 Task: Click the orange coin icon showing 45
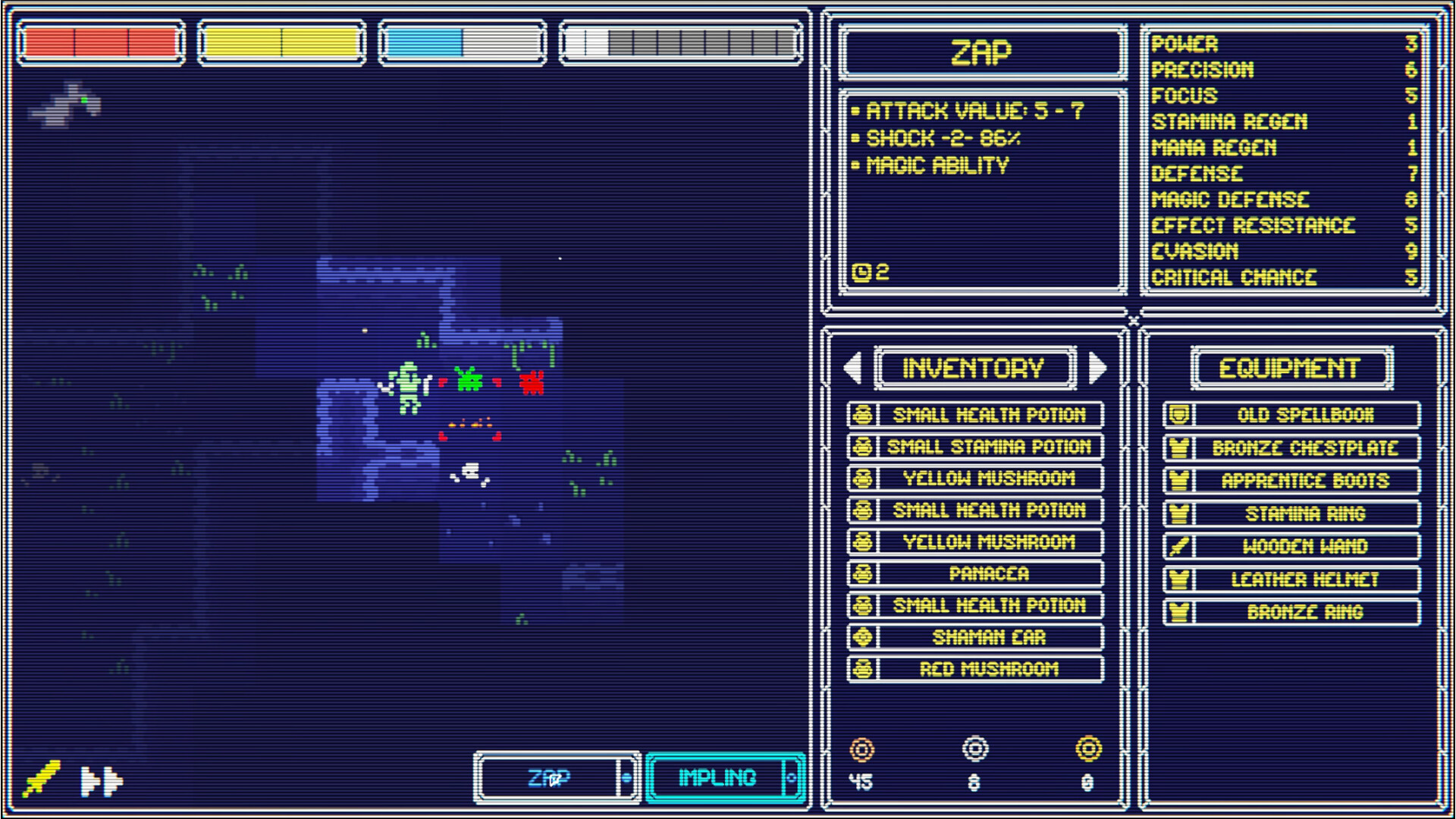click(861, 751)
